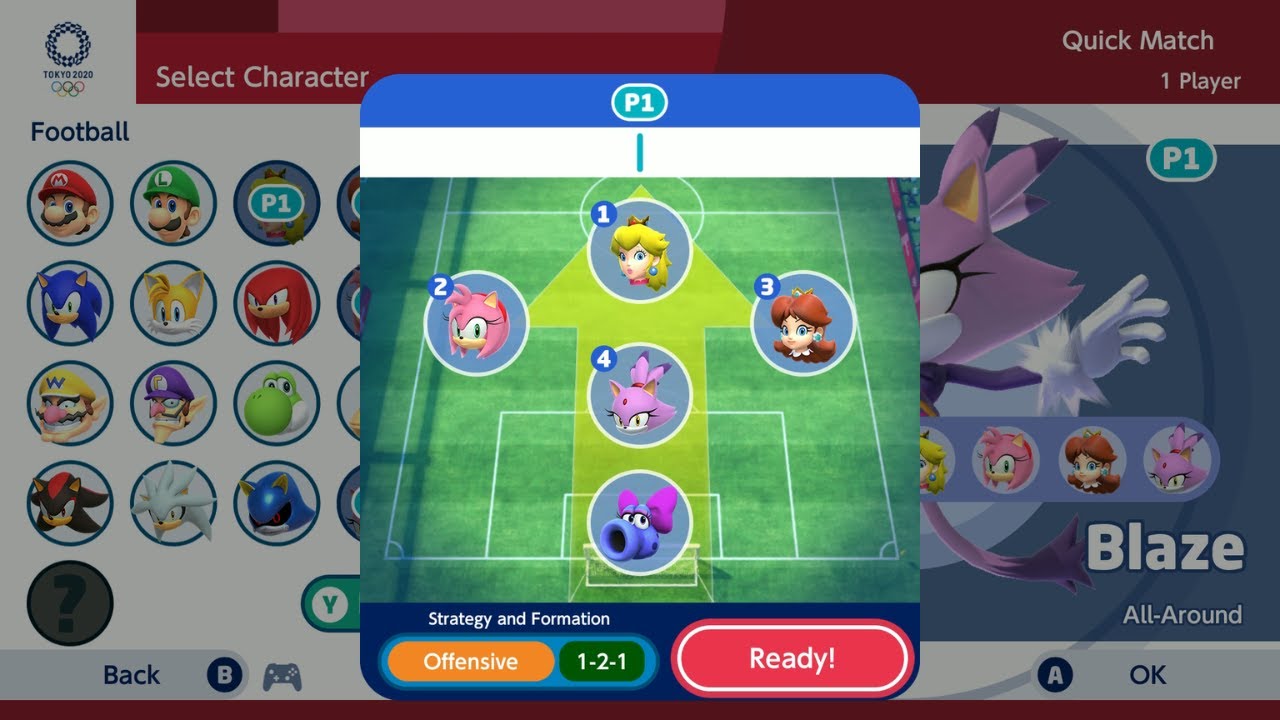This screenshot has height=720, width=1280.
Task: Choose Luigi from the character roster
Action: [x=173, y=203]
